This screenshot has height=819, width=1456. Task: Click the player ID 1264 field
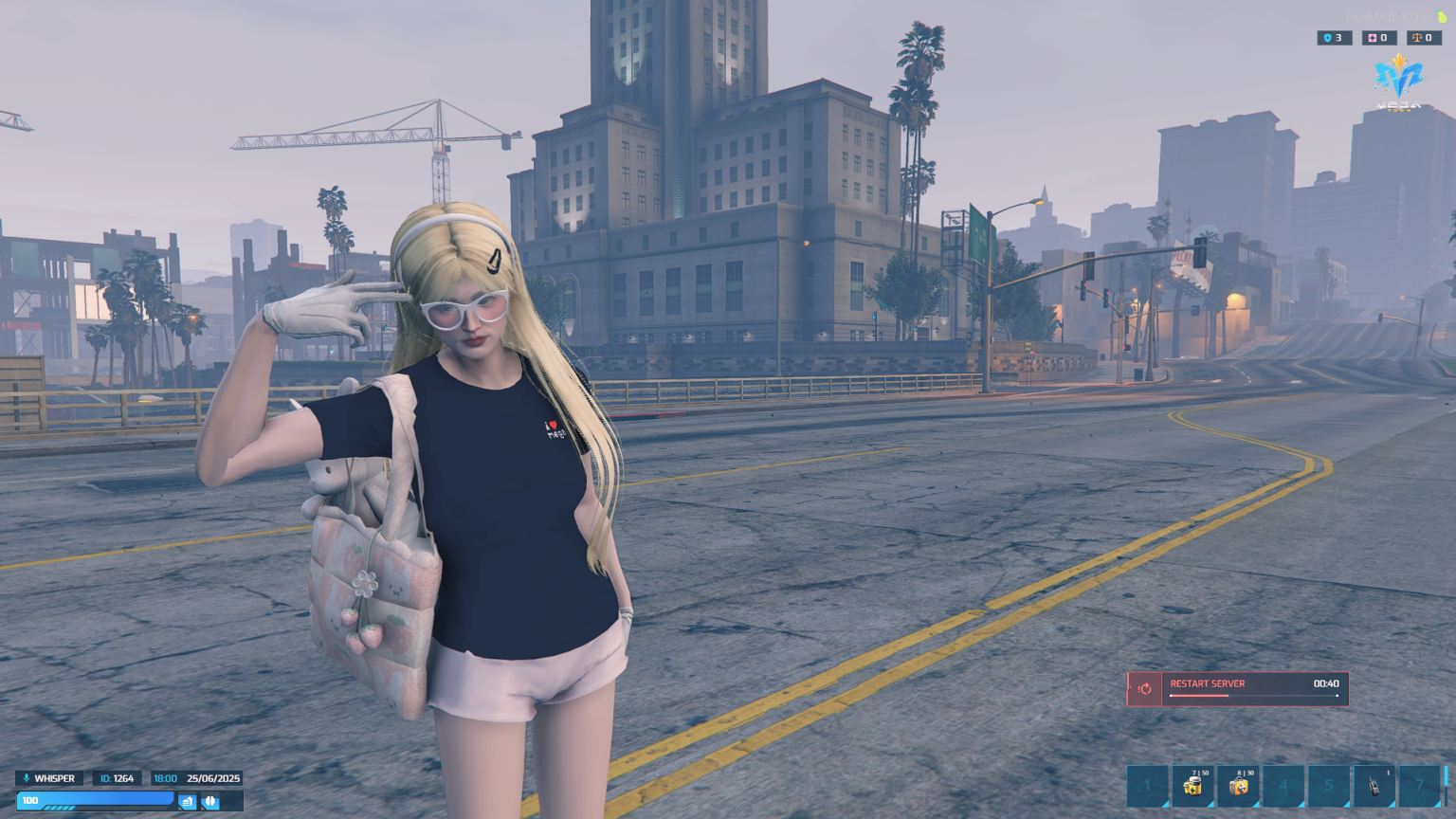point(117,778)
